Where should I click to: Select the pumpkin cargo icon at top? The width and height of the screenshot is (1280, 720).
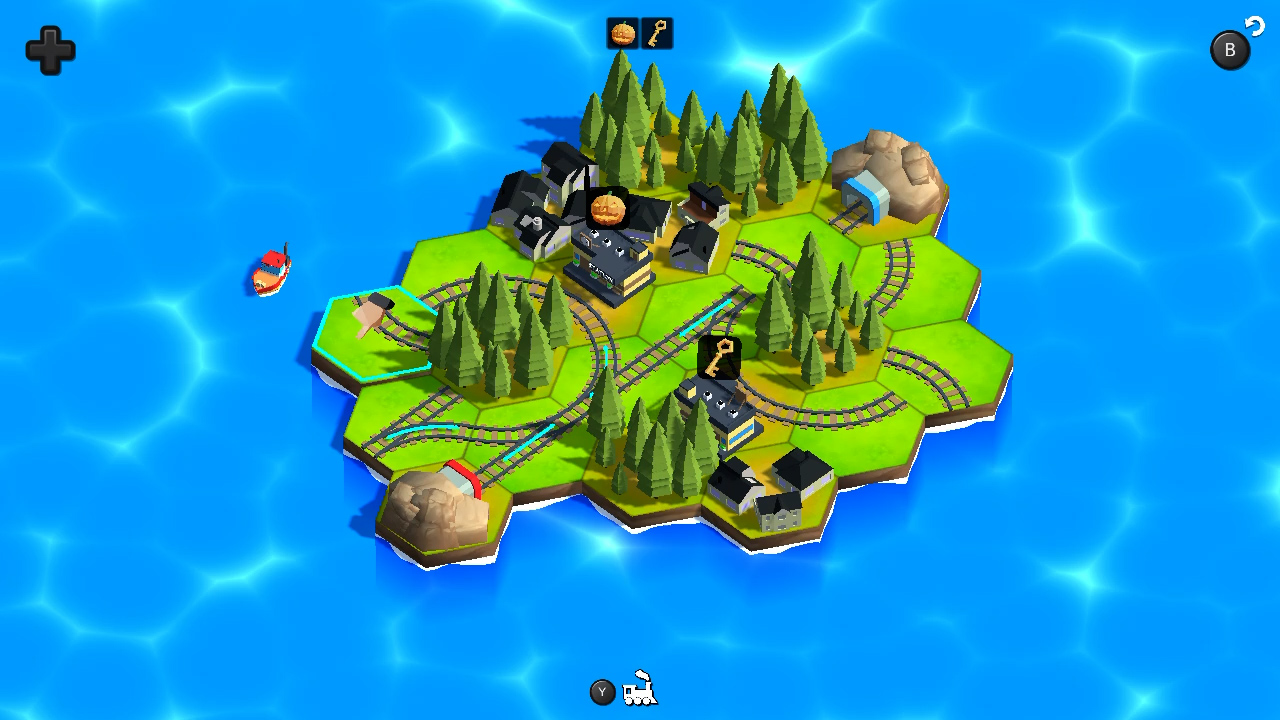(622, 32)
